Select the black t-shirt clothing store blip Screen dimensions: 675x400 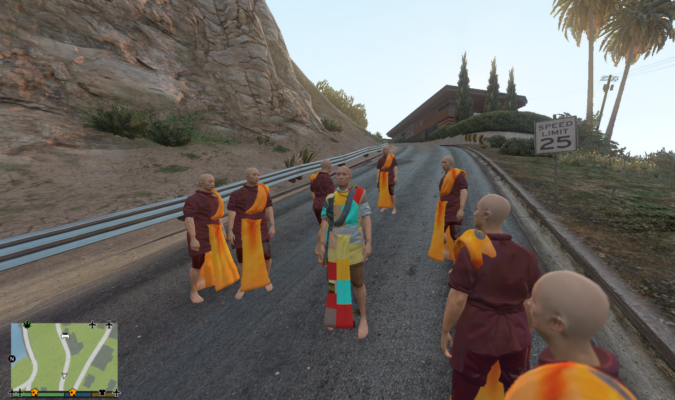102,392
